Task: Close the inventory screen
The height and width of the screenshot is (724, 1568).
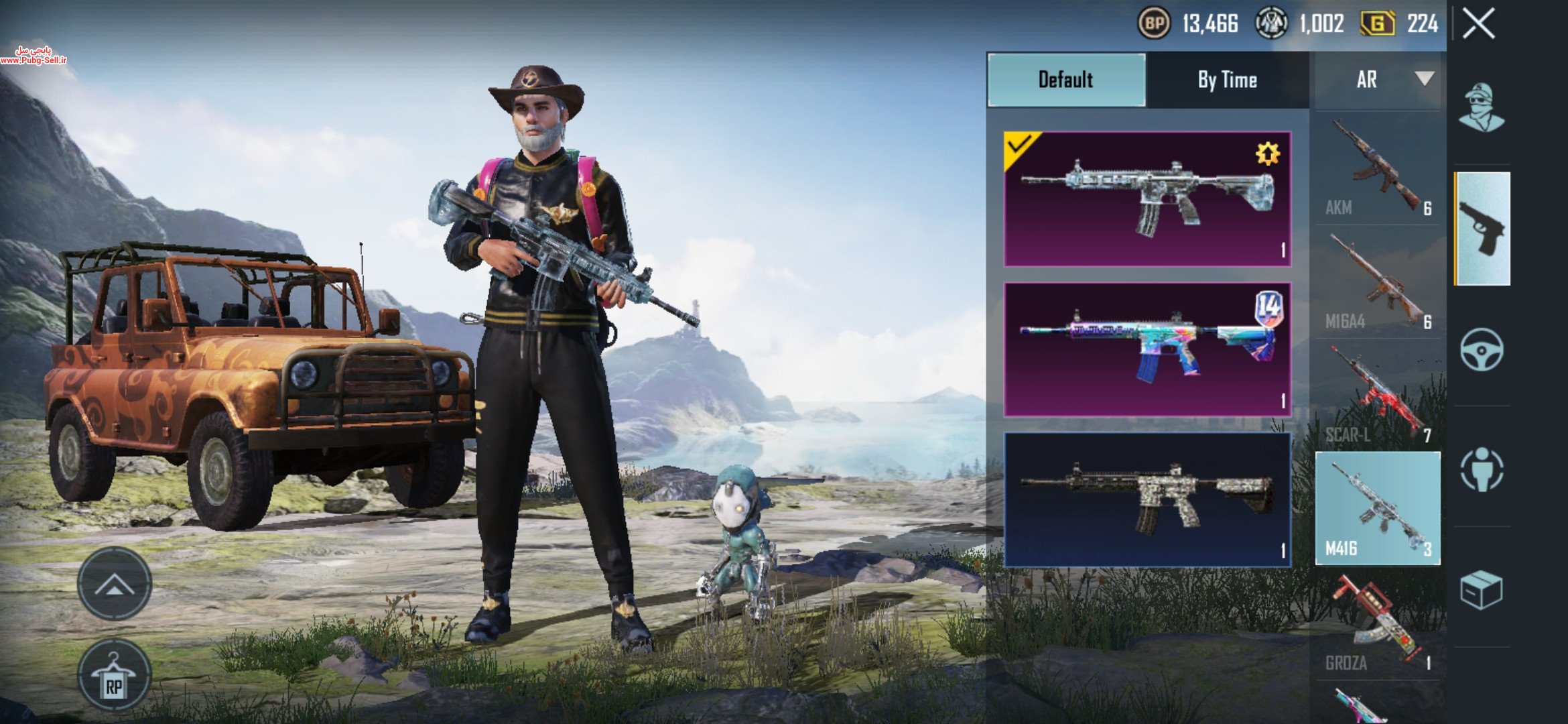Action: coord(1478,24)
